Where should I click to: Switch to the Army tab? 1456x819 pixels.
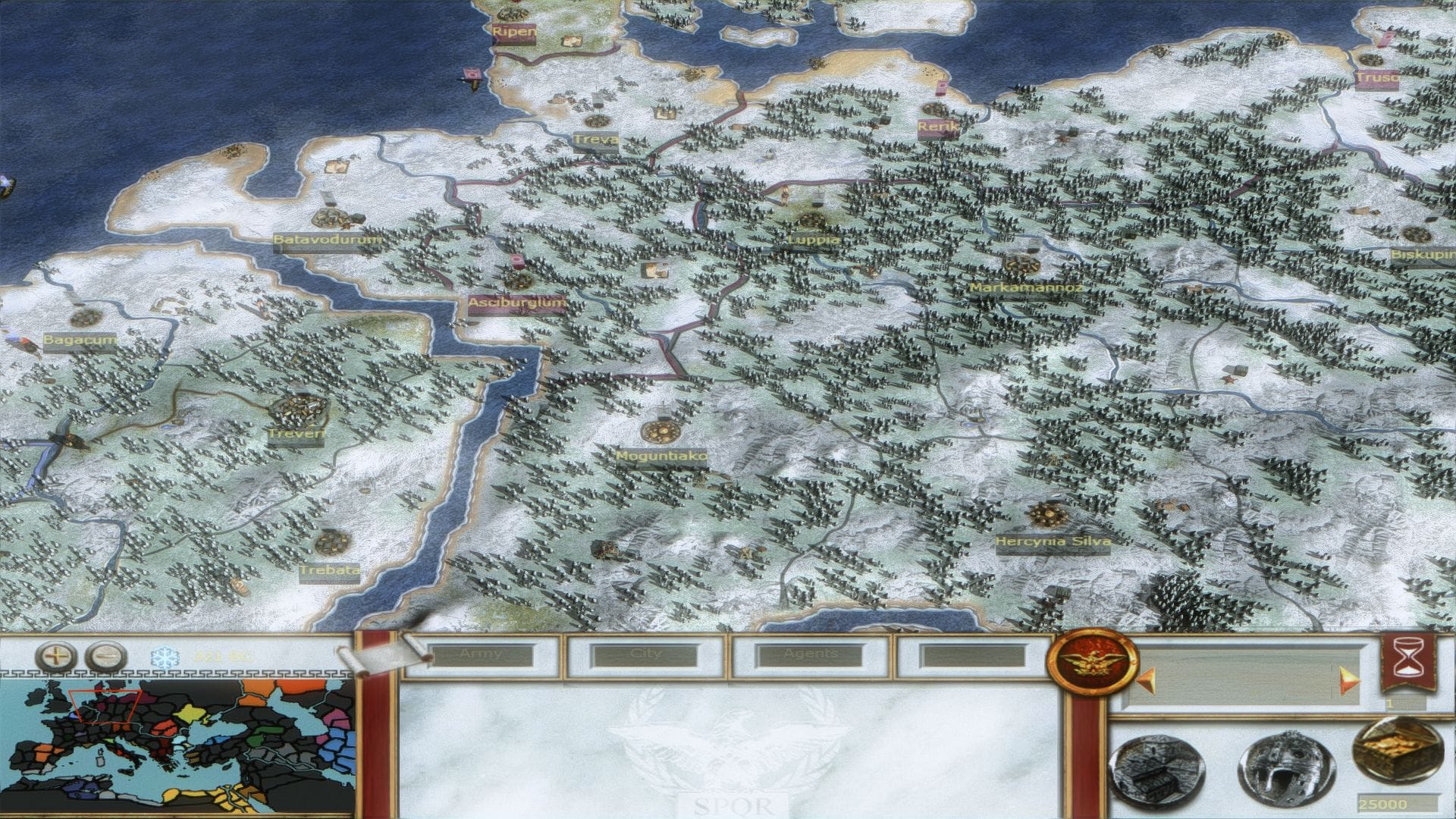tap(482, 655)
